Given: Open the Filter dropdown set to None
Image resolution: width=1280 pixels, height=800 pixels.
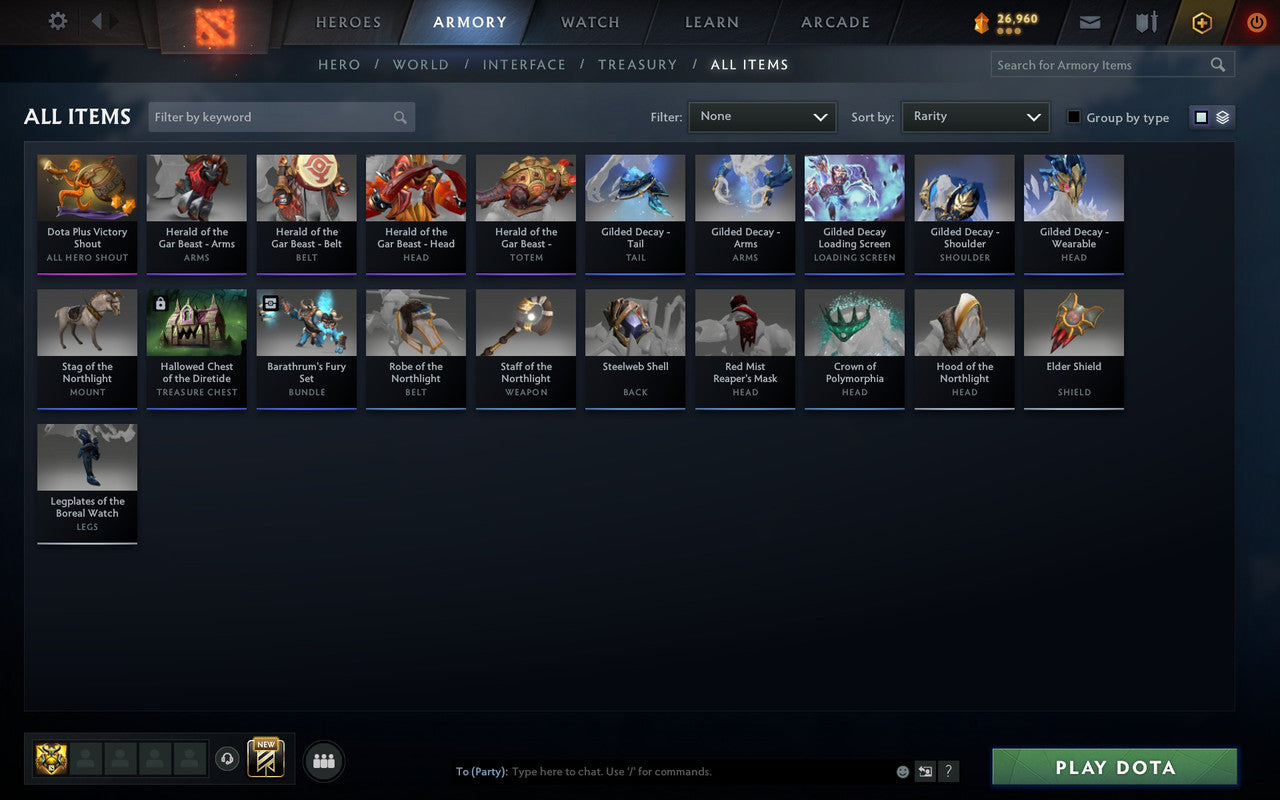Looking at the screenshot, I should [x=762, y=117].
